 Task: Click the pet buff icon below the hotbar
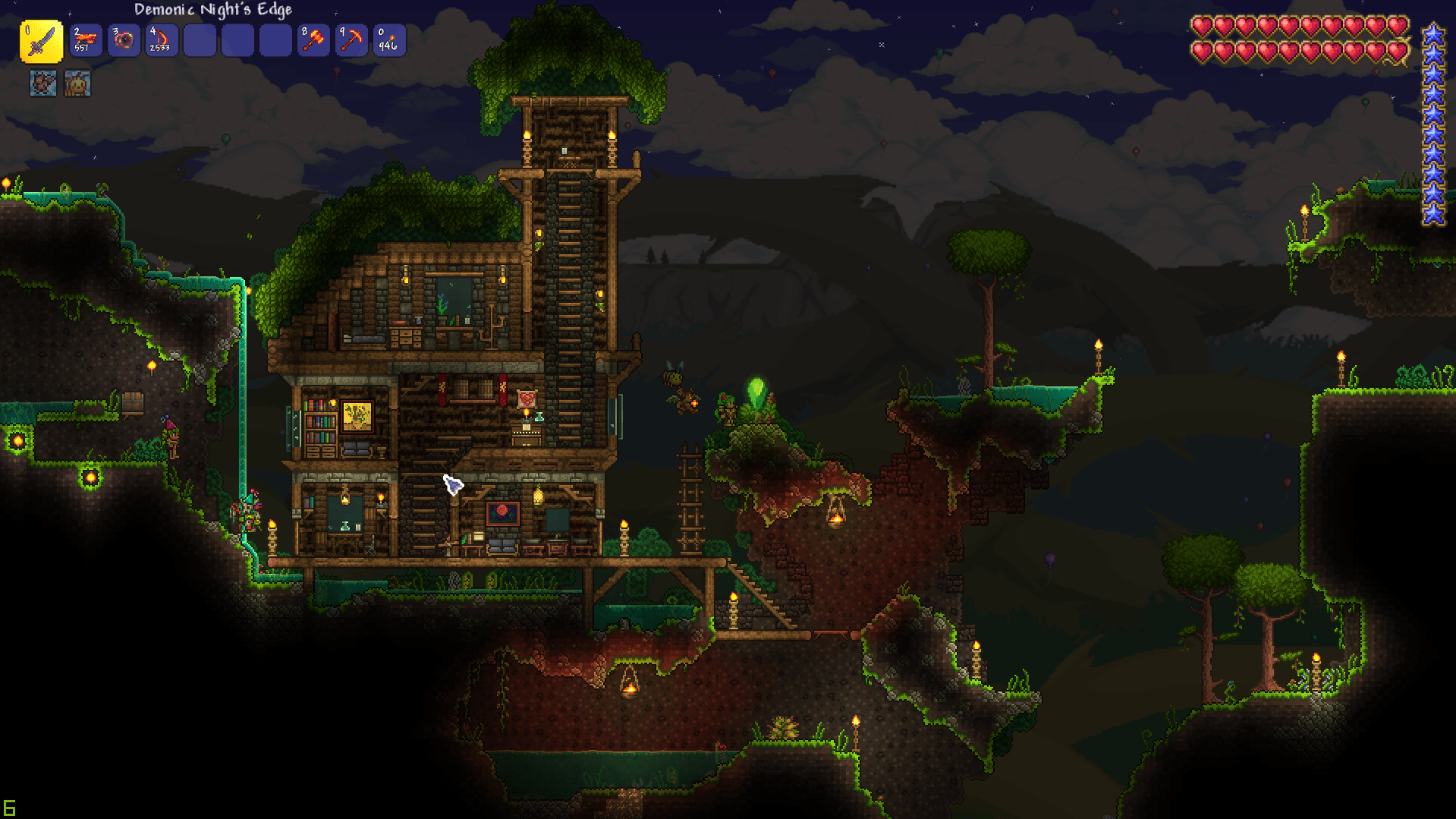pyautogui.click(x=42, y=83)
